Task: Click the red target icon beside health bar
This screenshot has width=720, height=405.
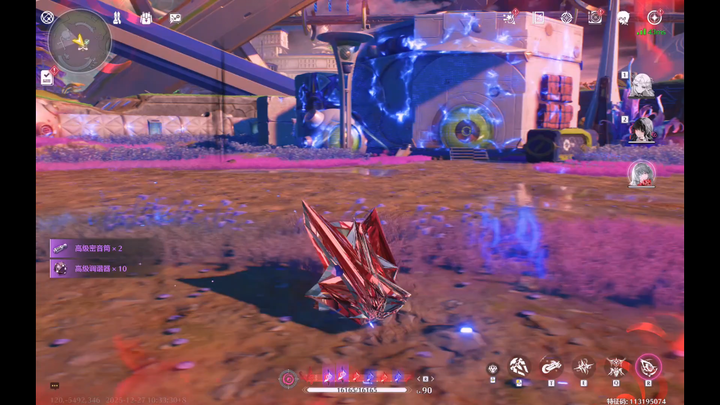Action: click(288, 377)
